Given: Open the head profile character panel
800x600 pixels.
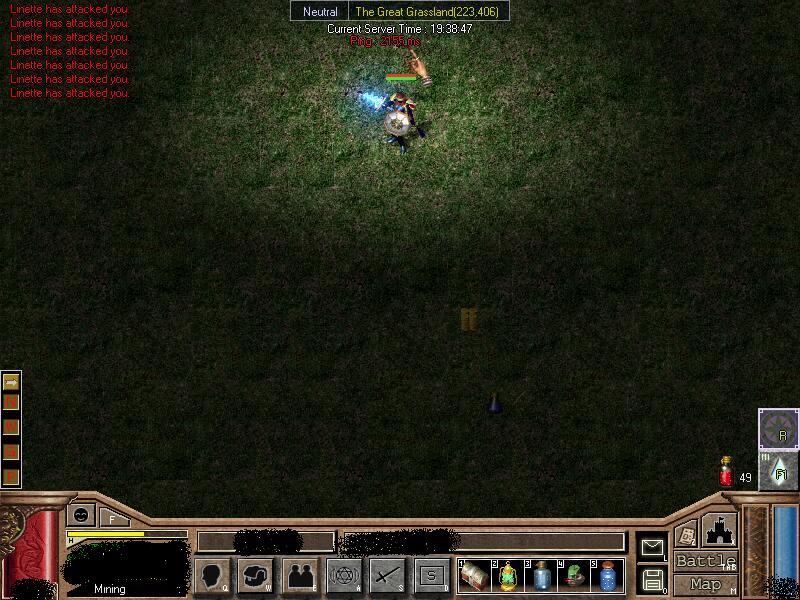Looking at the screenshot, I should pos(212,575).
